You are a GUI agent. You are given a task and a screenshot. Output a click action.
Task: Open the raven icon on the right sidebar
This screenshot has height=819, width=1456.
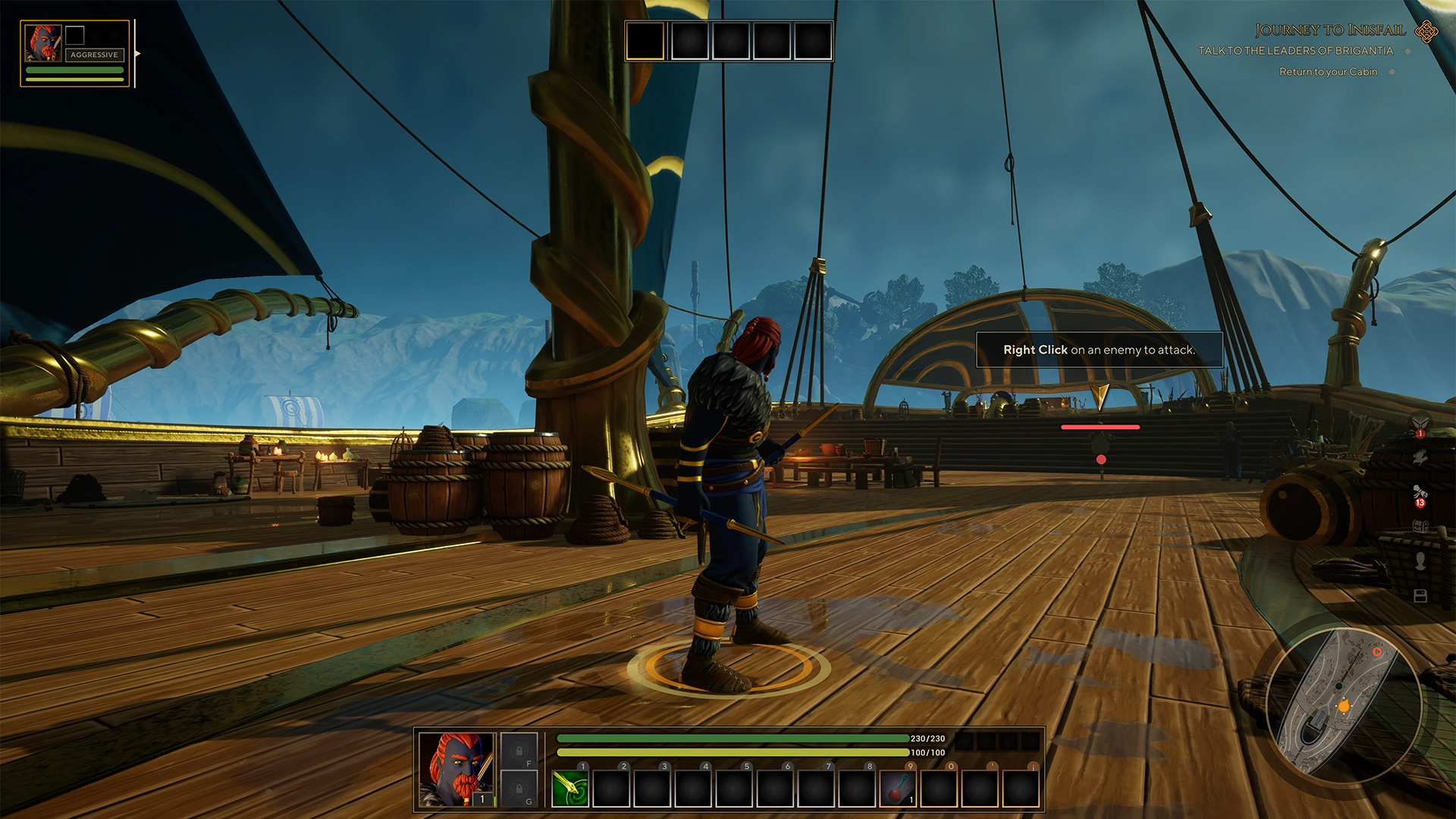[x=1421, y=457]
